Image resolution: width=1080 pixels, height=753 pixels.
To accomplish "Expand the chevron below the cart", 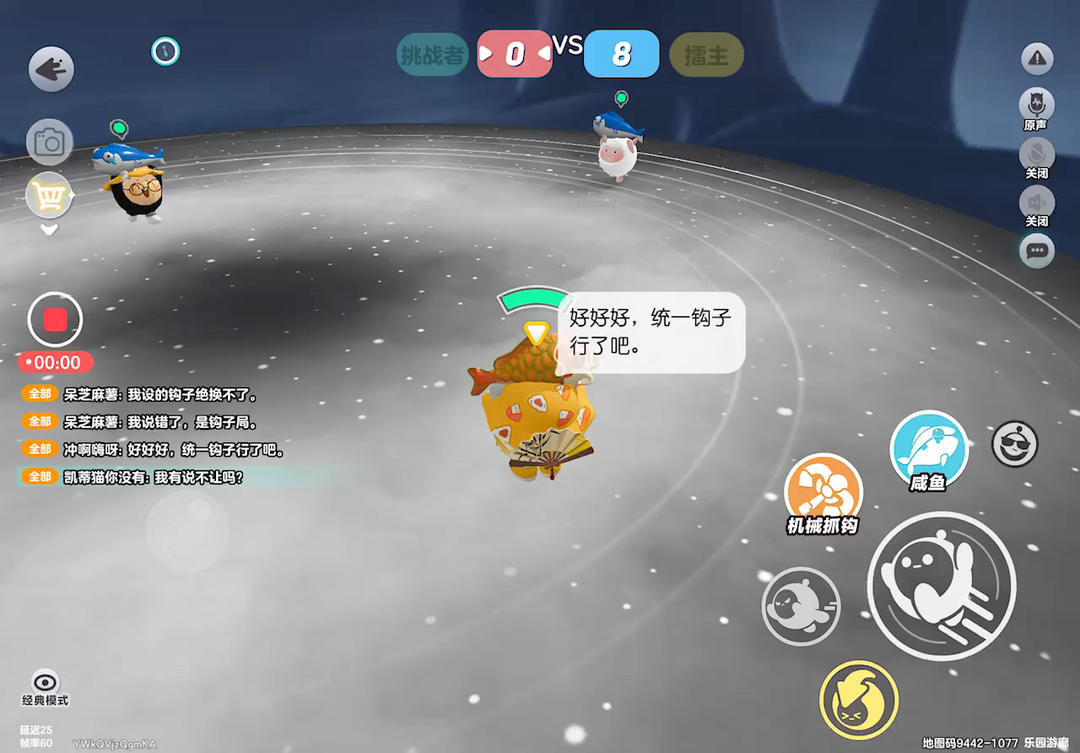I will (49, 229).
